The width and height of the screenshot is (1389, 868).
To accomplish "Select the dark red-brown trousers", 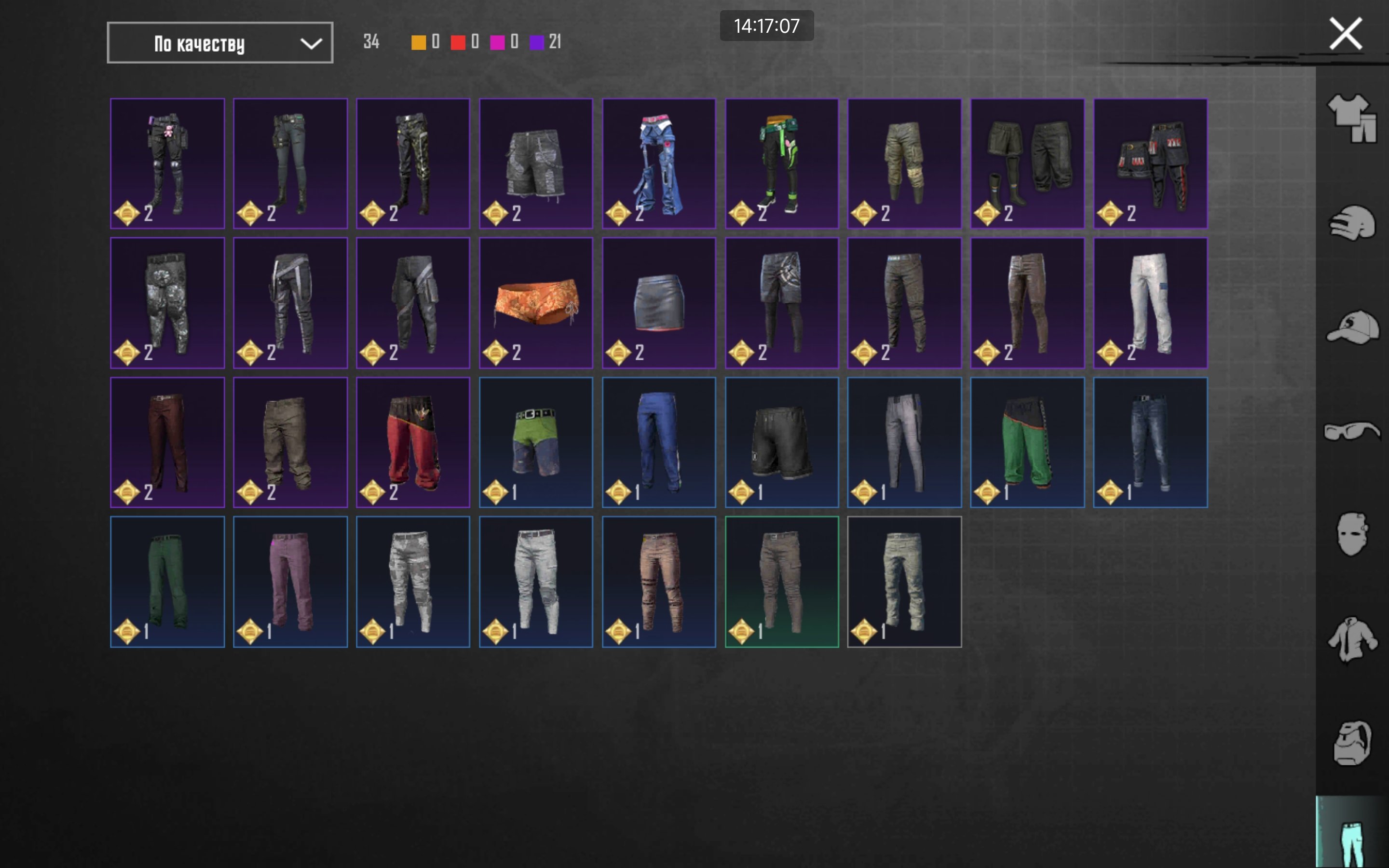I will [x=167, y=442].
